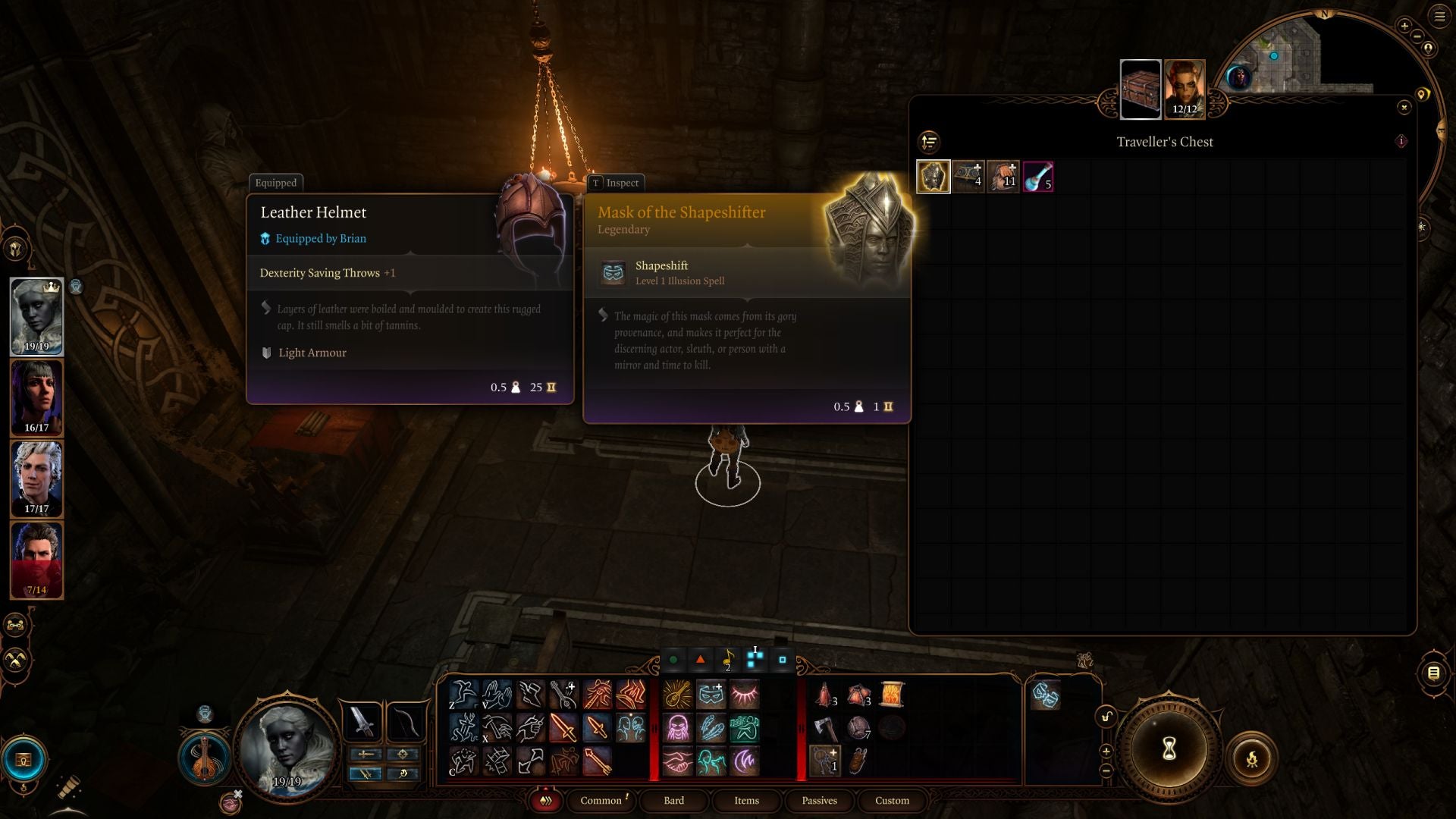The height and width of the screenshot is (819, 1456).
Task: Click the hourglass turn-based mode button
Action: (x=1168, y=748)
